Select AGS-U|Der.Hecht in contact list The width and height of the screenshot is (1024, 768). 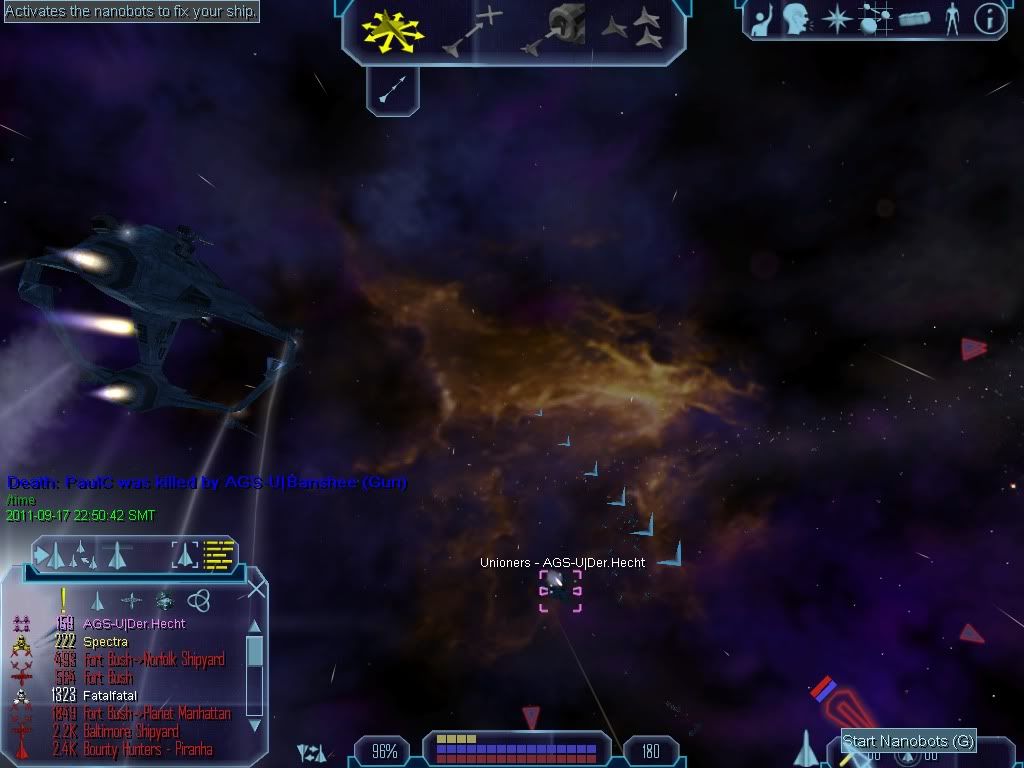tap(134, 624)
